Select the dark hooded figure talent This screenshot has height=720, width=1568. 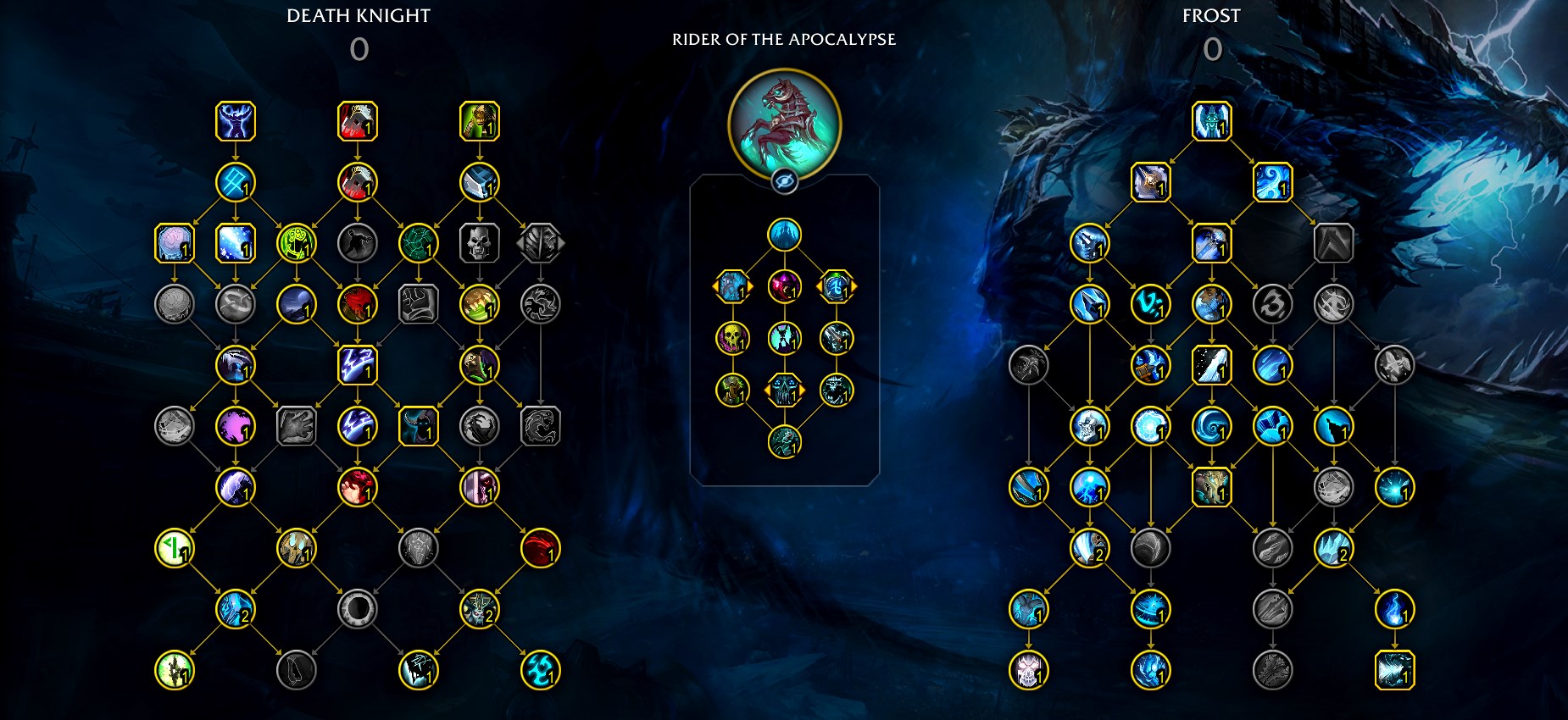point(419,426)
